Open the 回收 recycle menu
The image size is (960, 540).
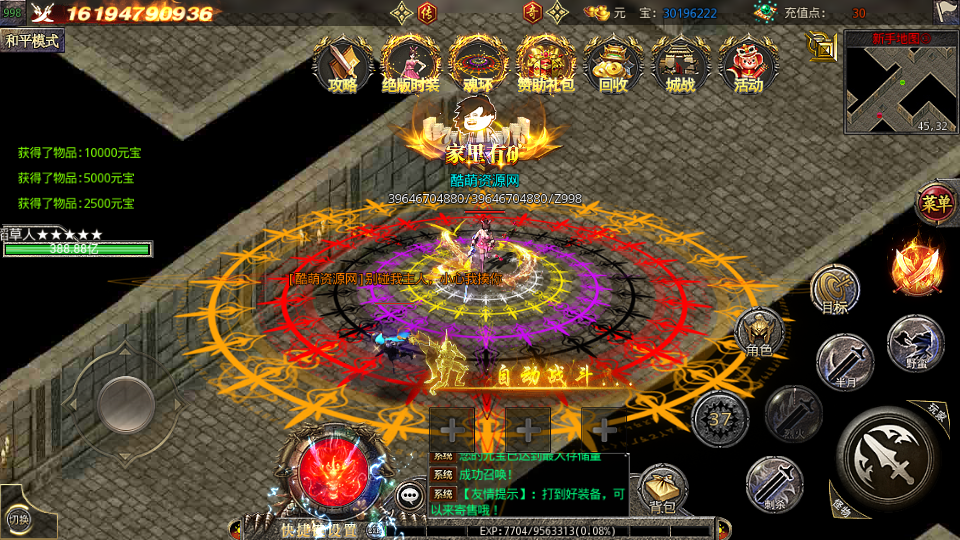[x=613, y=63]
